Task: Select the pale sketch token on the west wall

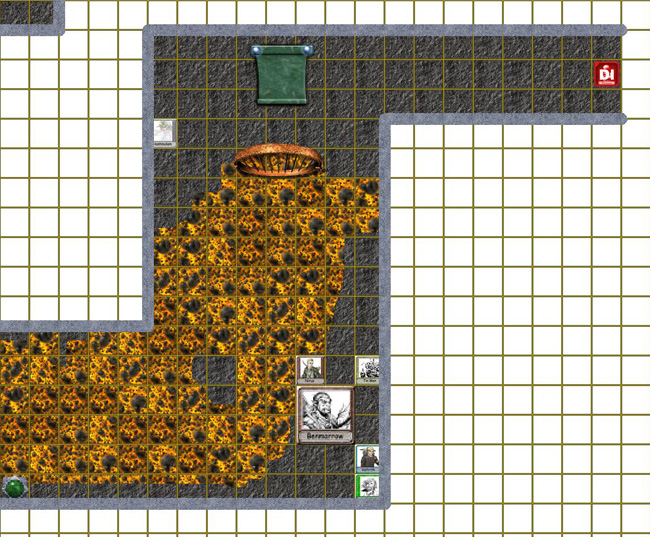Action: [165, 133]
